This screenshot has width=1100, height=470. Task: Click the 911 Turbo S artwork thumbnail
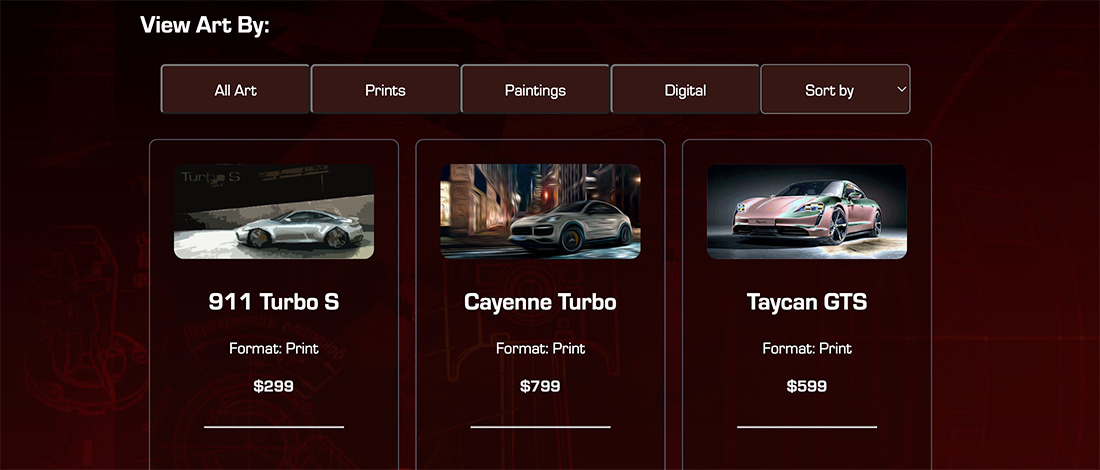(x=274, y=212)
